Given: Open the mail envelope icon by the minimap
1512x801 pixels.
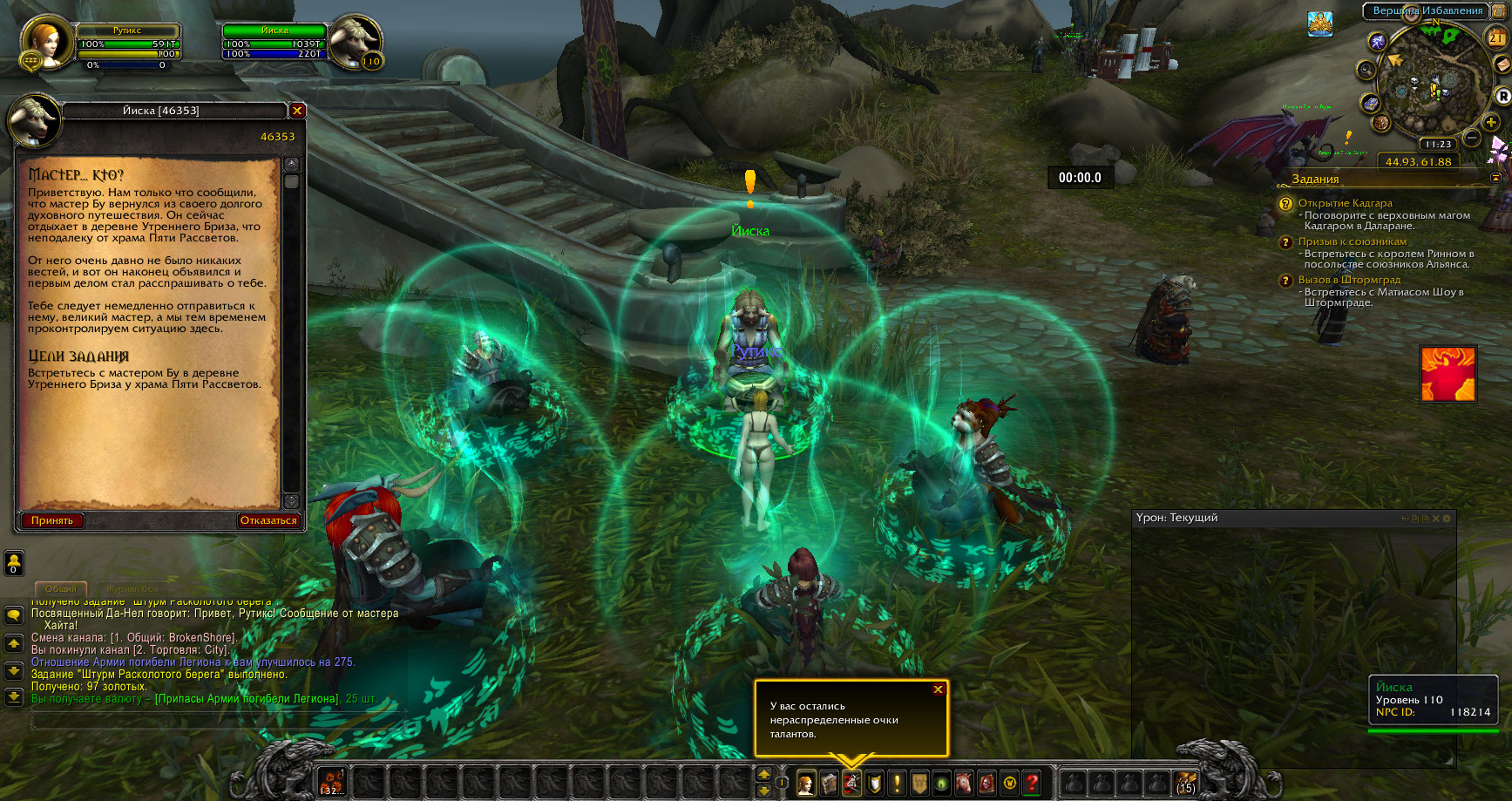Looking at the screenshot, I should pos(1502,65).
